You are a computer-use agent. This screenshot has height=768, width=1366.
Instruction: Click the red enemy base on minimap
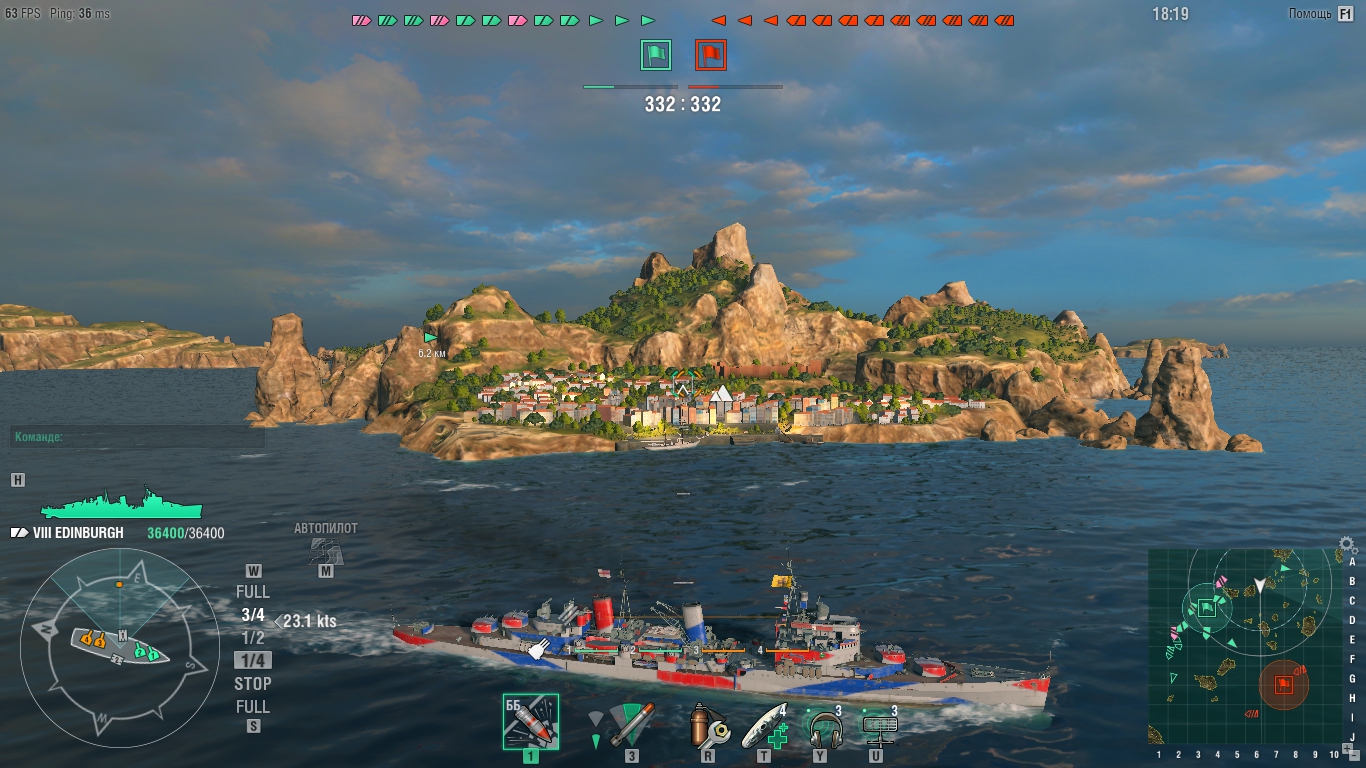pos(1284,685)
